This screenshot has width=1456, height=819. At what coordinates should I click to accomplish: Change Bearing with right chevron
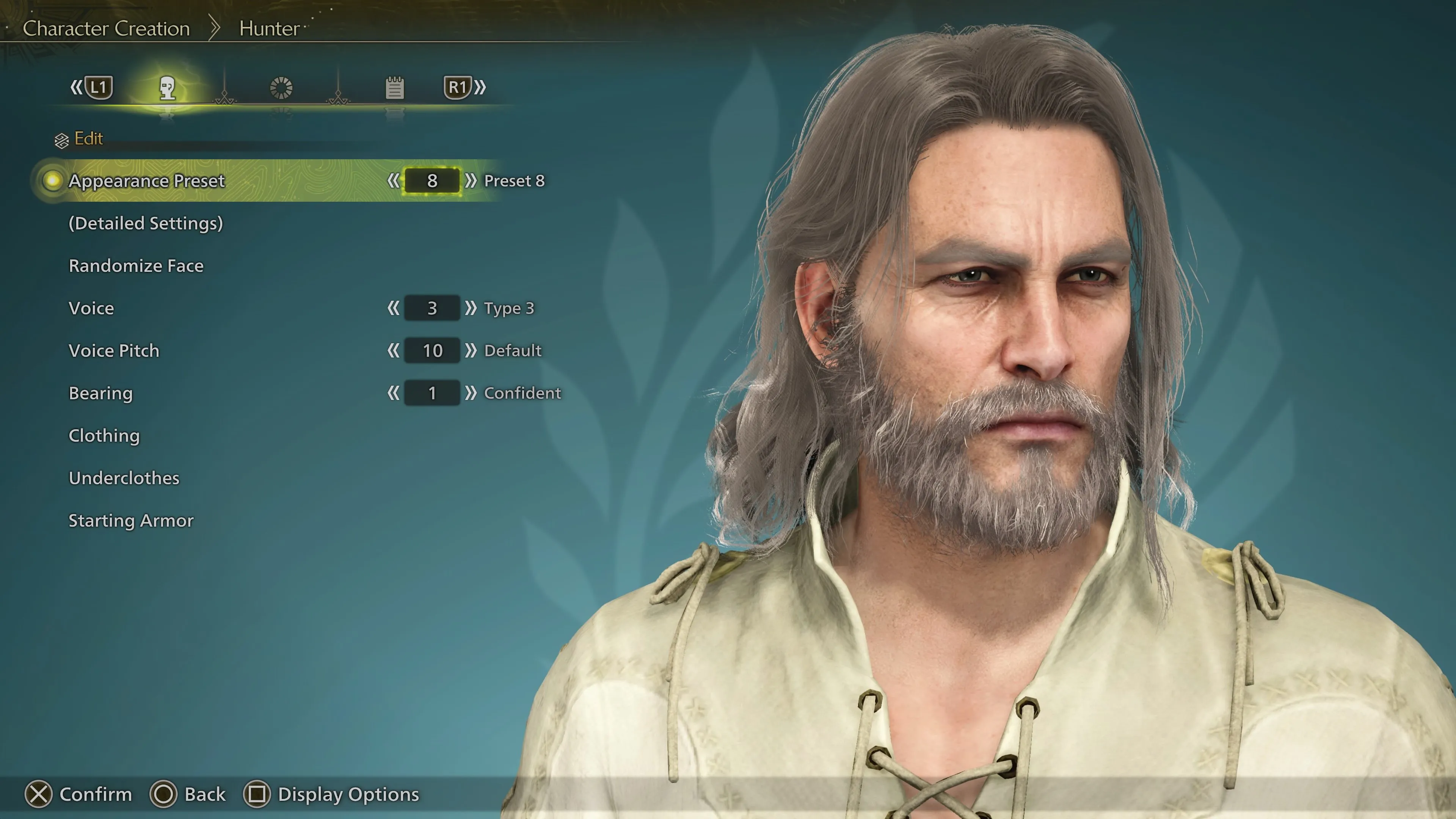click(470, 394)
